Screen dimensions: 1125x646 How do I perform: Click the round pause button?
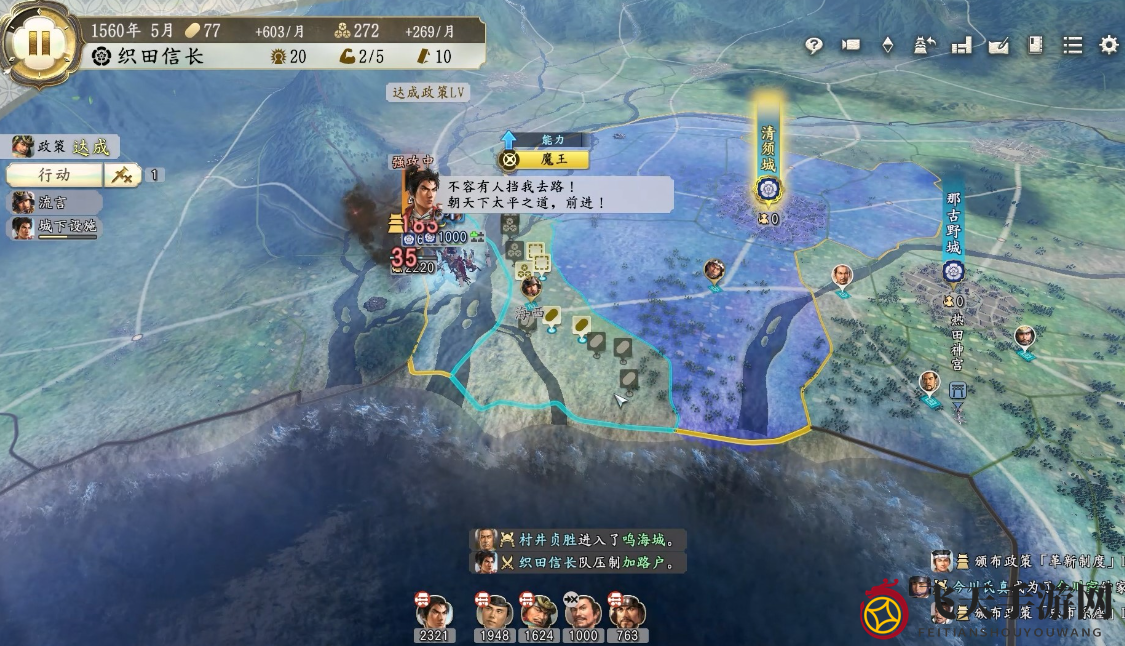point(39,43)
